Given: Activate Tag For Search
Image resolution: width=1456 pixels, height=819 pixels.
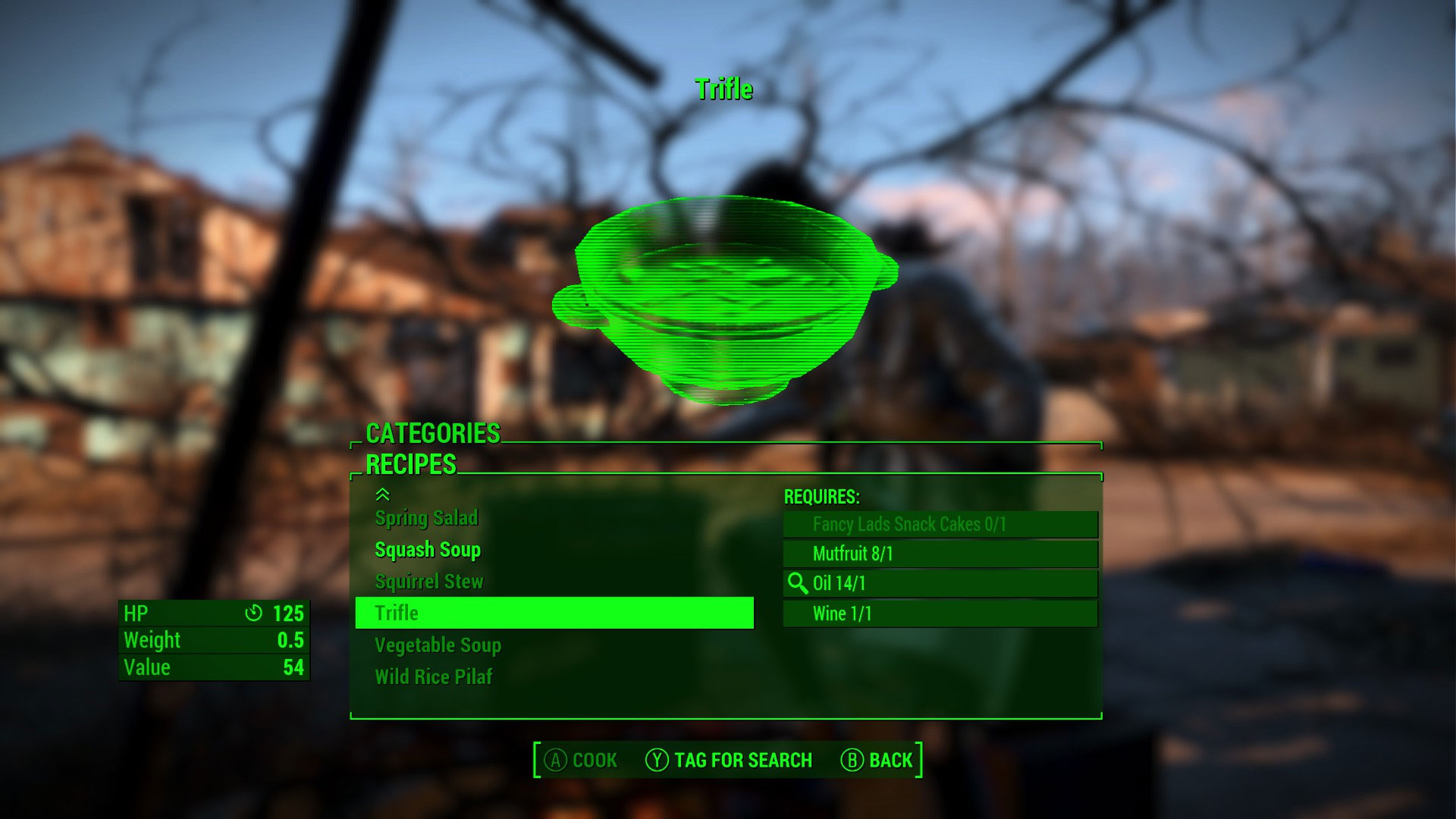Looking at the screenshot, I should click(x=729, y=760).
